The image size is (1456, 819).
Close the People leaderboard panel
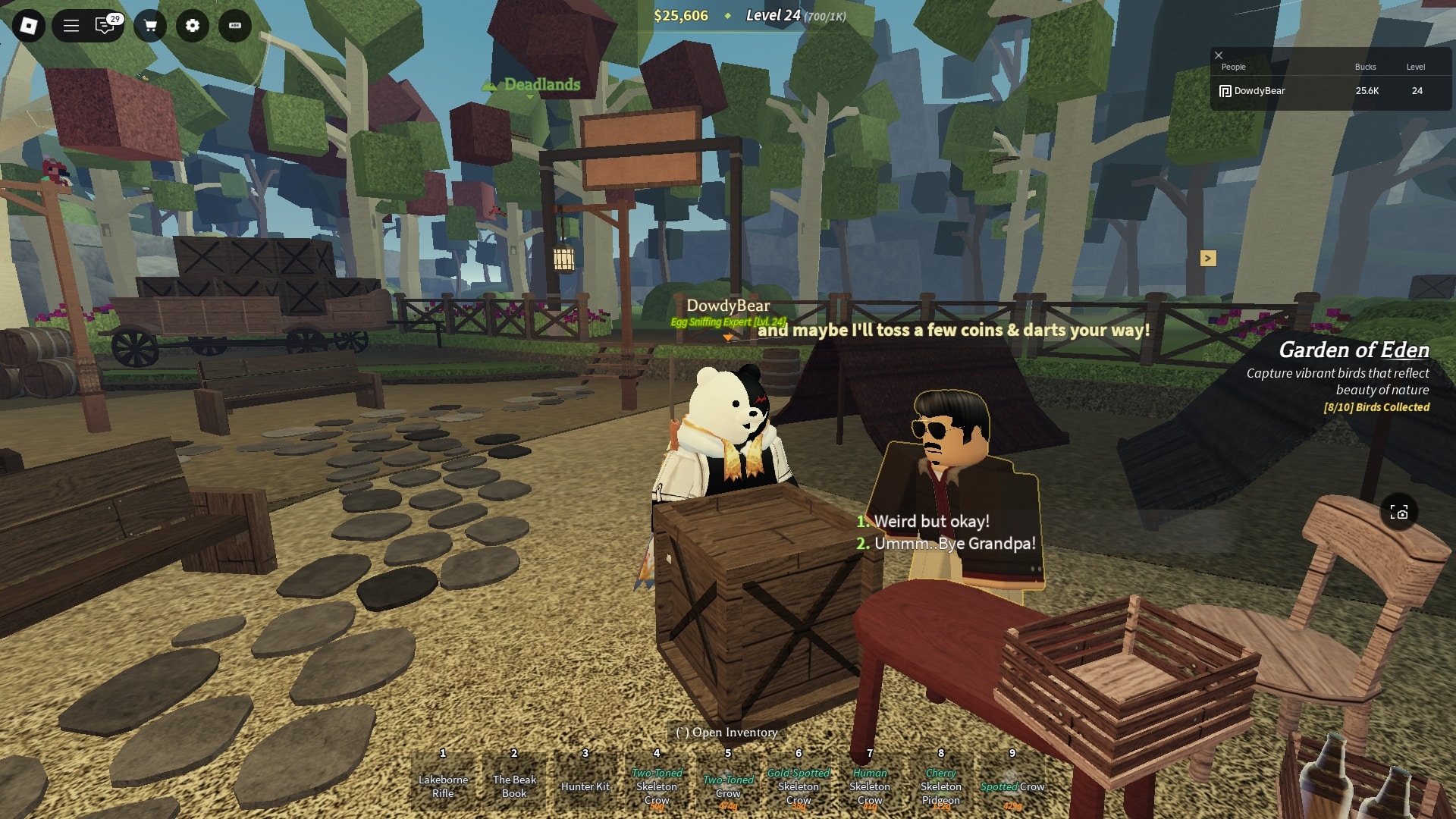pos(1219,55)
